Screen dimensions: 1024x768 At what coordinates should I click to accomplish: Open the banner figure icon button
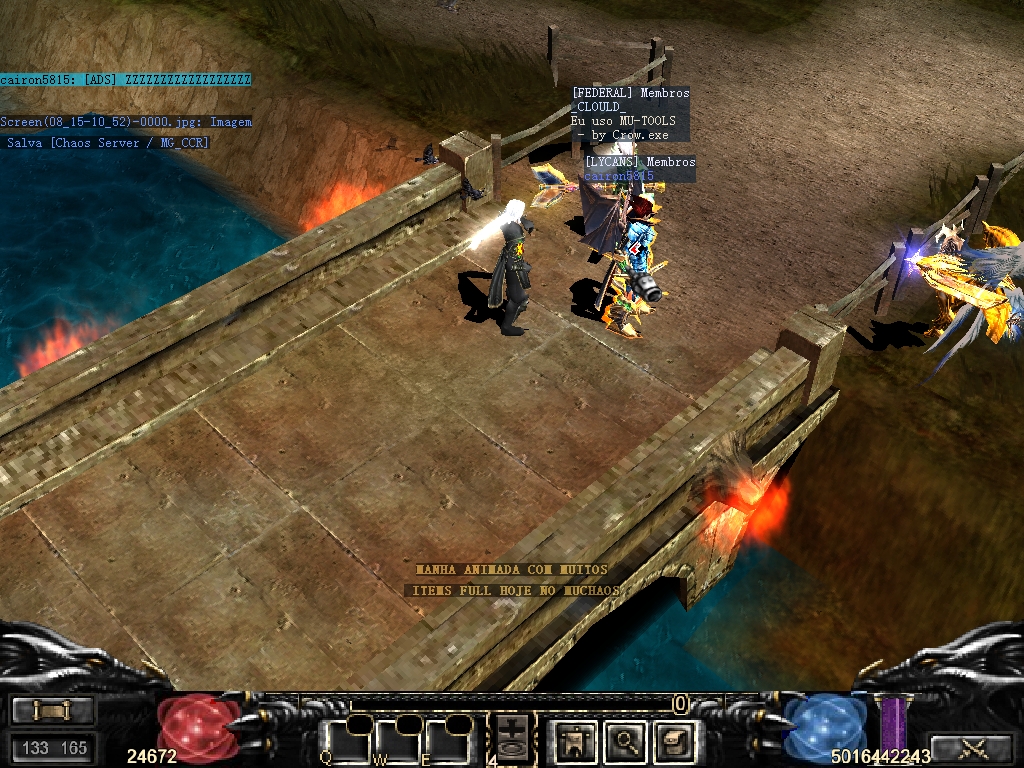[577, 741]
